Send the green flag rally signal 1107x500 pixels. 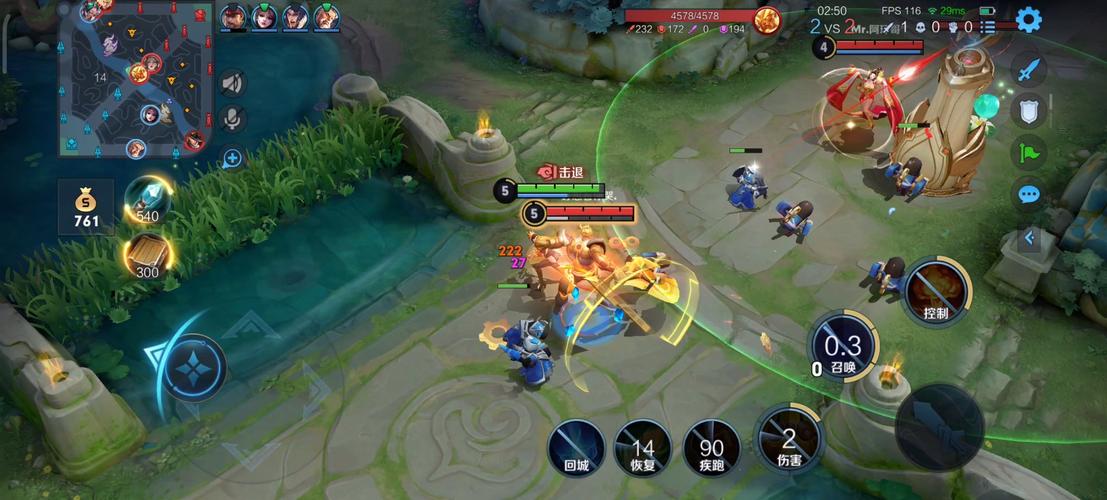pos(1029,152)
